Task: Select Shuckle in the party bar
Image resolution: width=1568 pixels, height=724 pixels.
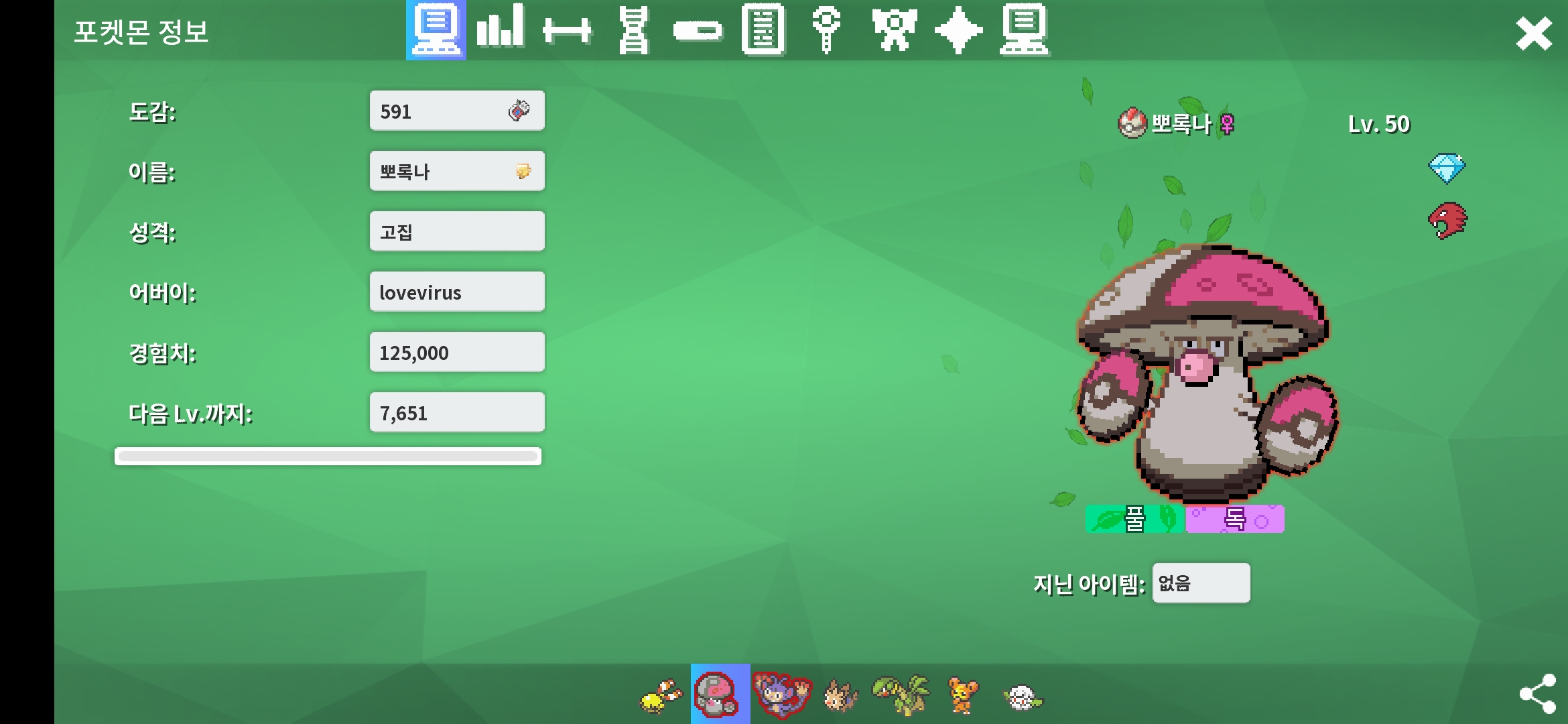Action: point(661,696)
